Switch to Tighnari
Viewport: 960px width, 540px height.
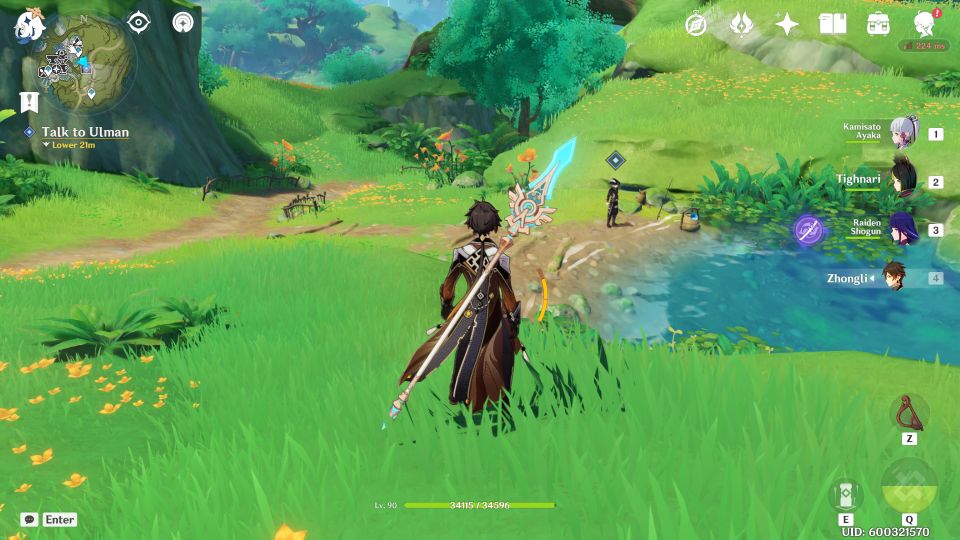[x=904, y=181]
